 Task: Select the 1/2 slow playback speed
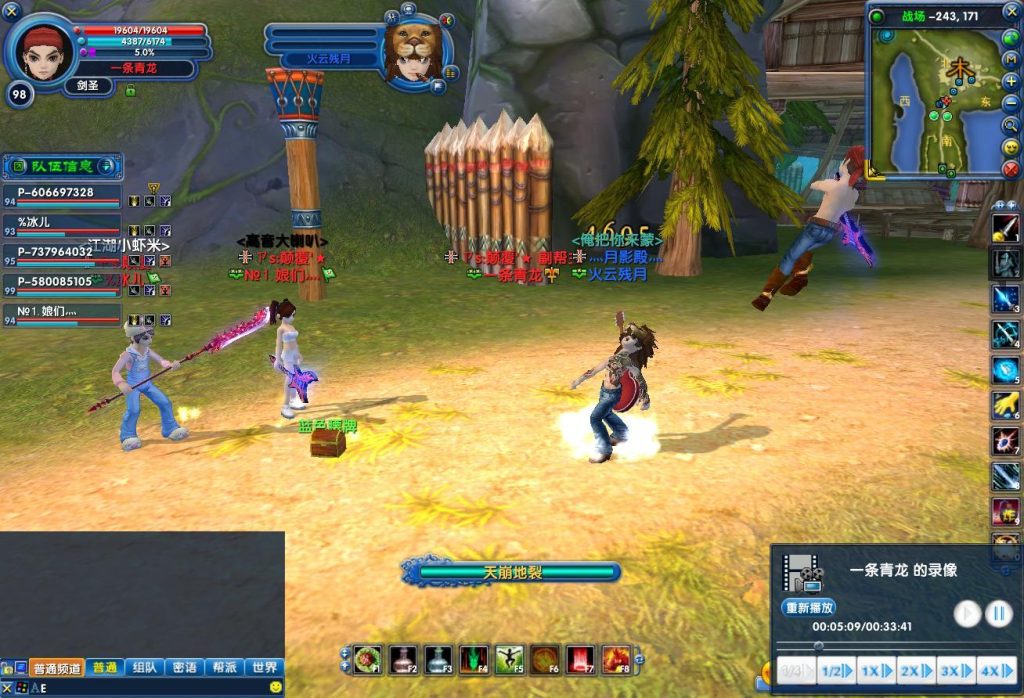[x=835, y=670]
